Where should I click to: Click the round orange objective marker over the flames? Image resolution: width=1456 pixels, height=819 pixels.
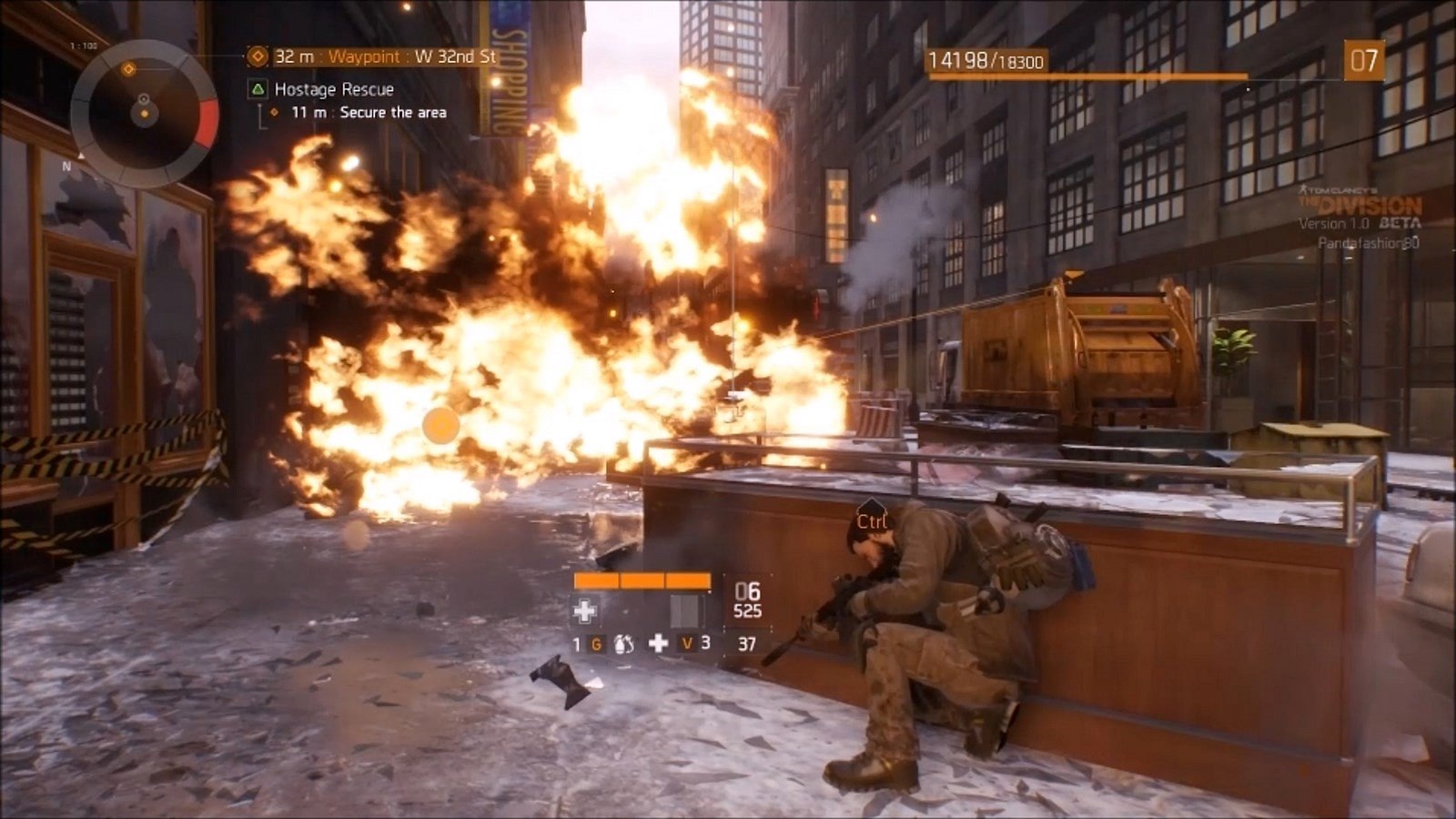click(x=441, y=425)
